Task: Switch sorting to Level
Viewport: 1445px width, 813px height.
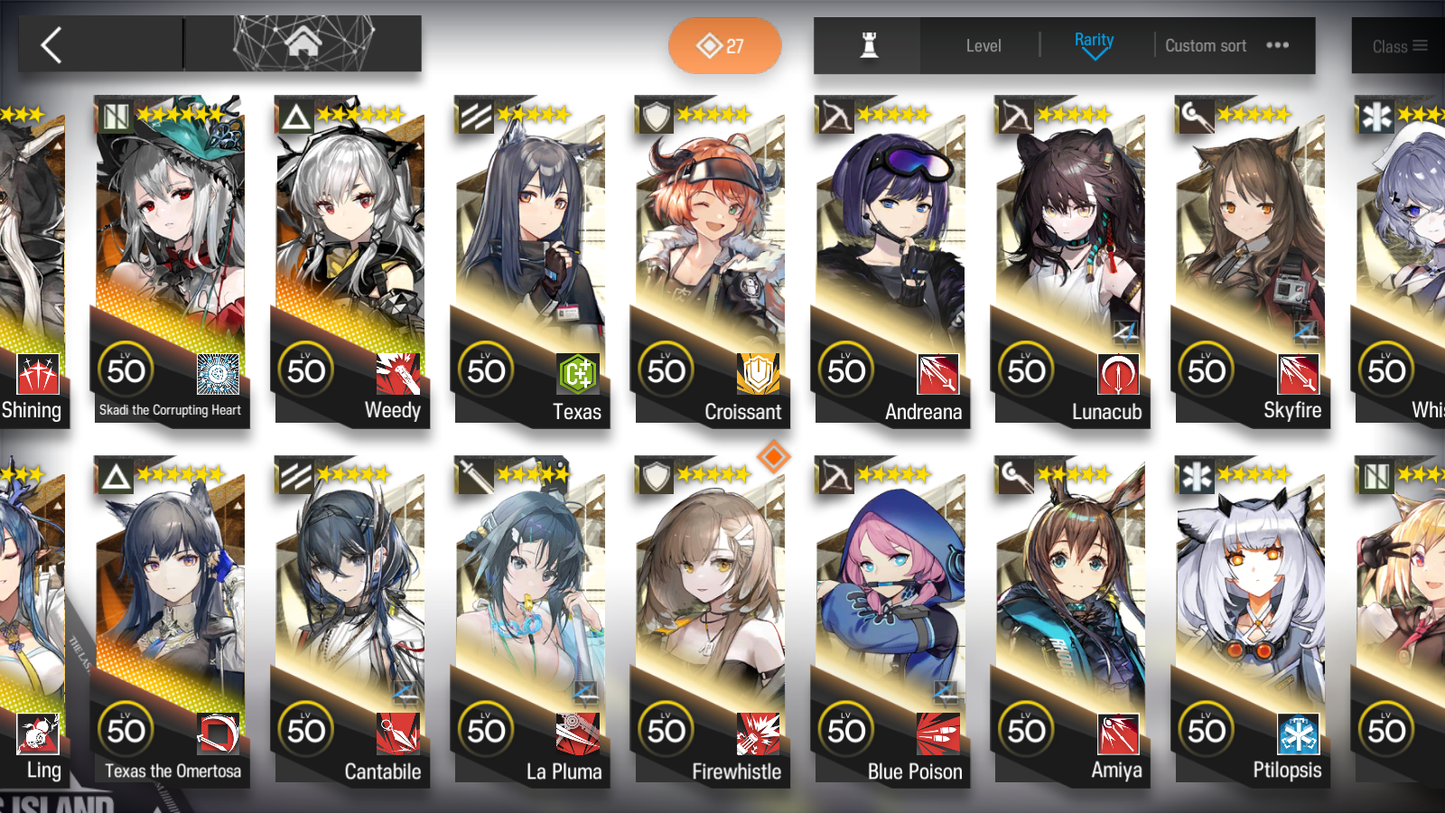Action: (983, 45)
